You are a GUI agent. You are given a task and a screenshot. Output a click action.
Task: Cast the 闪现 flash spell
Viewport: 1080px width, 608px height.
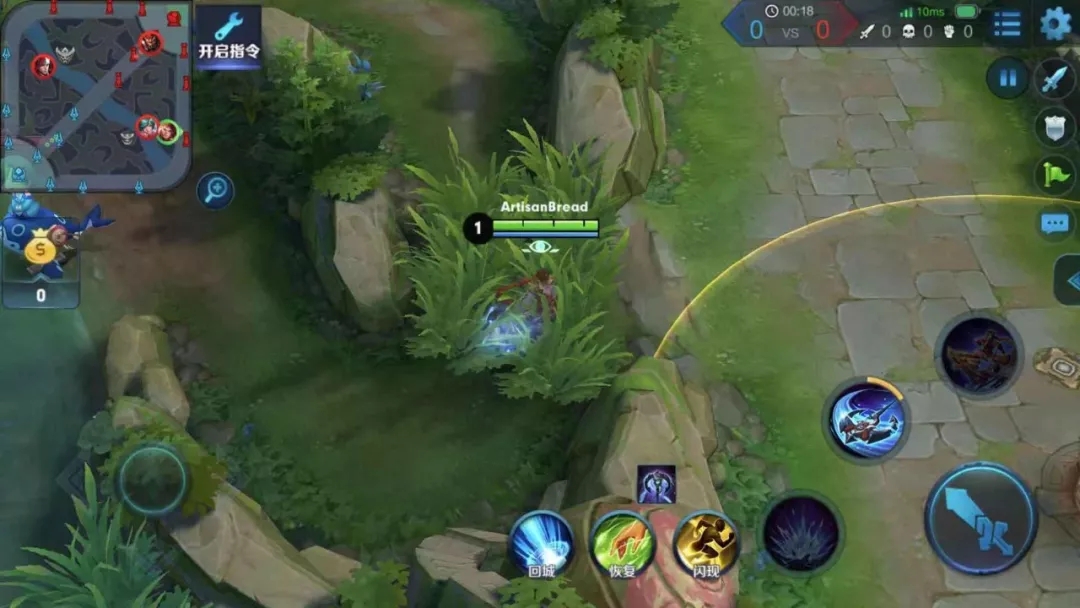705,545
